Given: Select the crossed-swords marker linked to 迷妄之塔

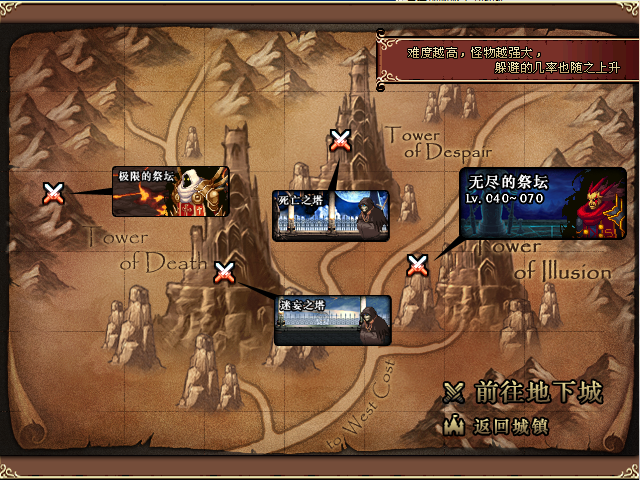Looking at the screenshot, I should [225, 271].
